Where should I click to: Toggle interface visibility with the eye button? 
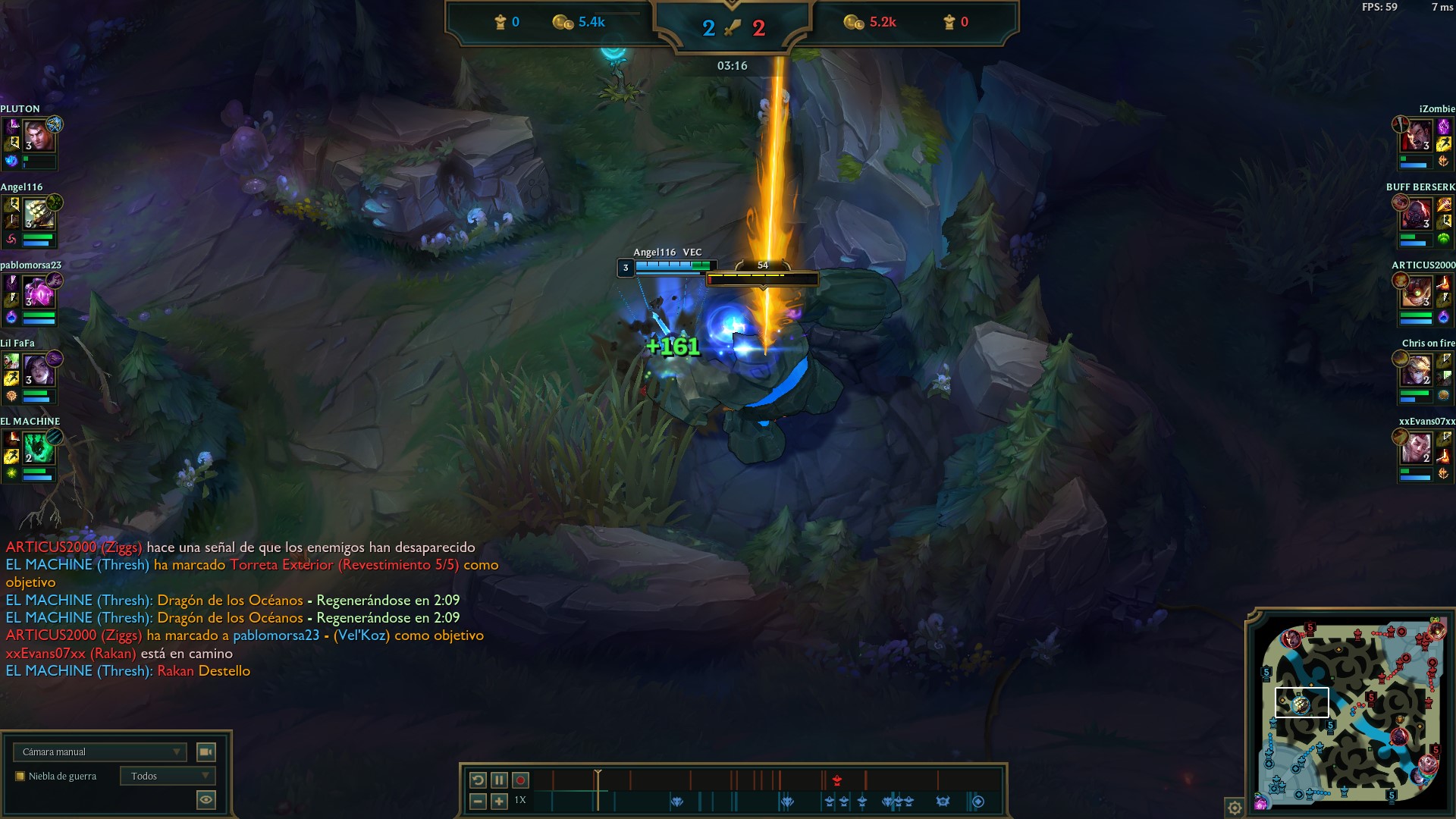coord(206,799)
